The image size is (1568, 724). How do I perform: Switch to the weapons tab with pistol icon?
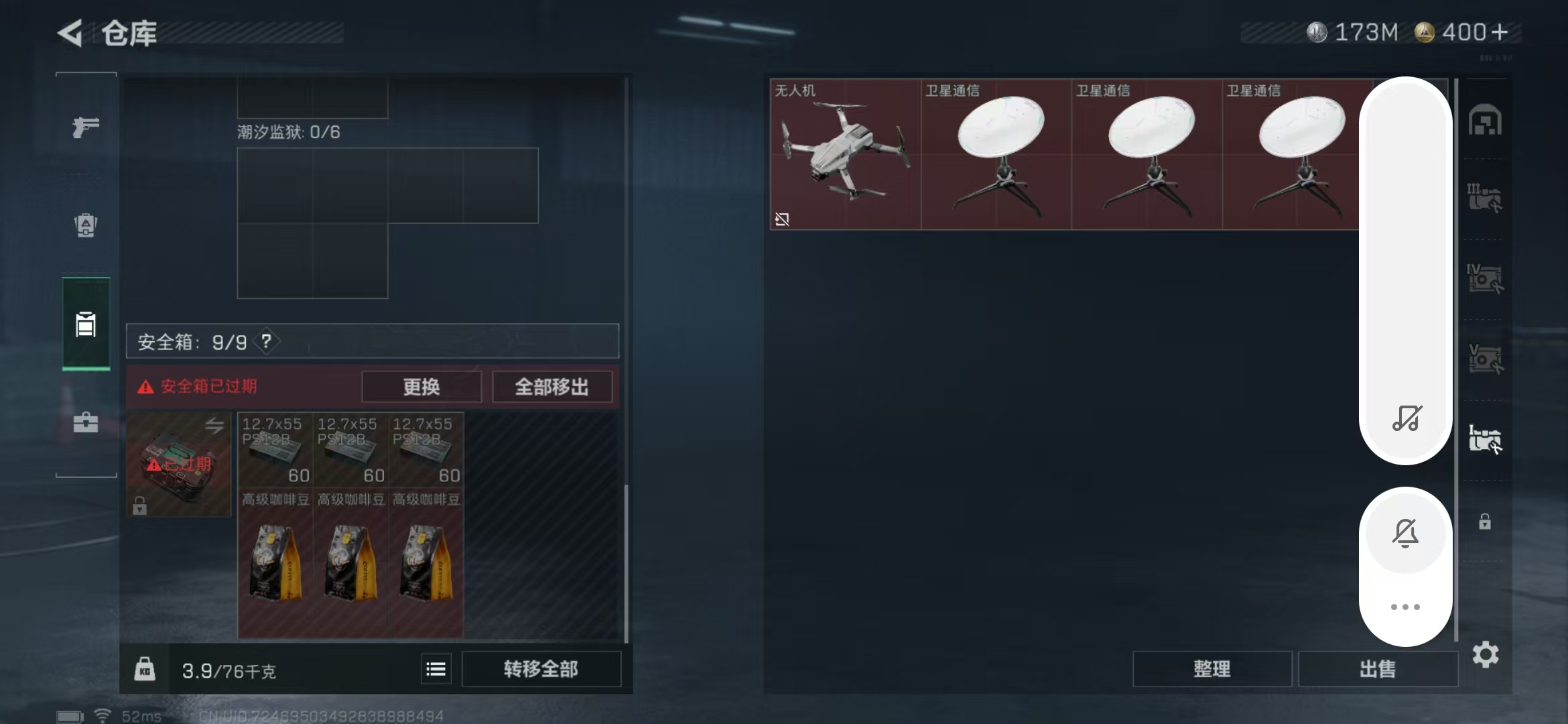(x=85, y=127)
